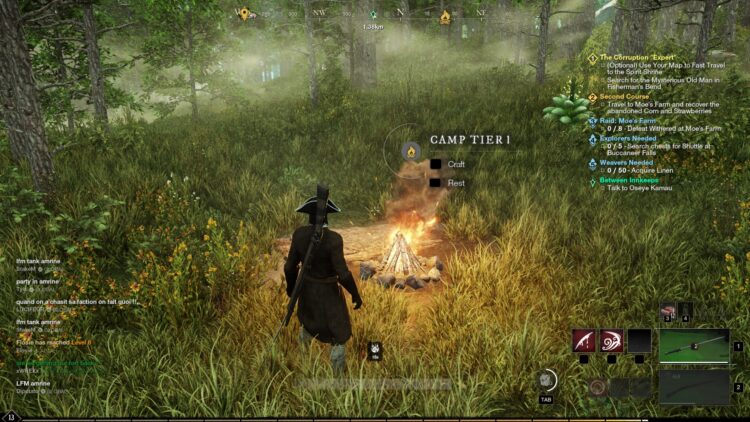Activate the bleeding slash ability icon
The image size is (750, 422).
click(584, 342)
